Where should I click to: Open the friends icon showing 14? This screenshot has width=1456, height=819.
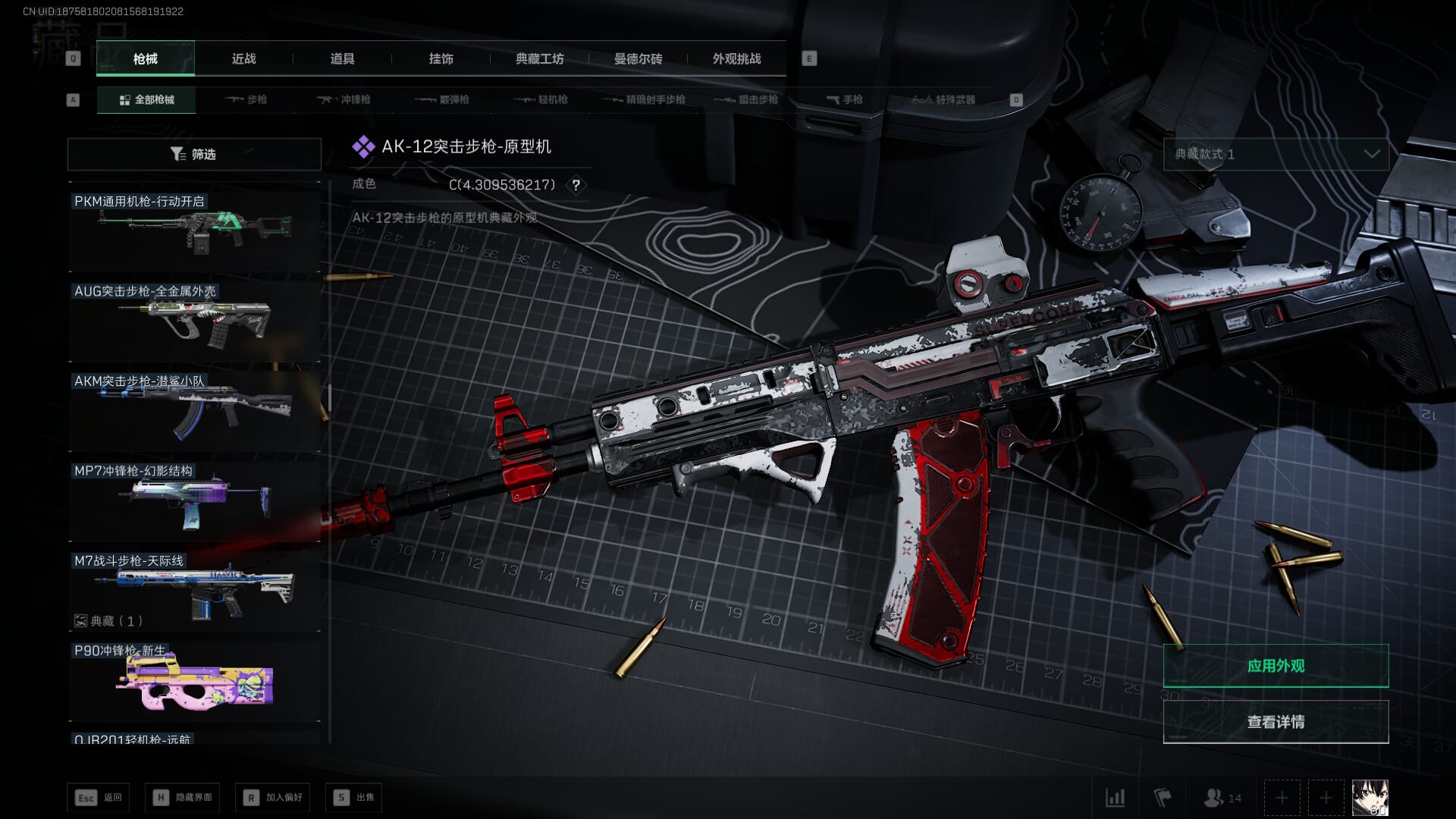(1222, 798)
